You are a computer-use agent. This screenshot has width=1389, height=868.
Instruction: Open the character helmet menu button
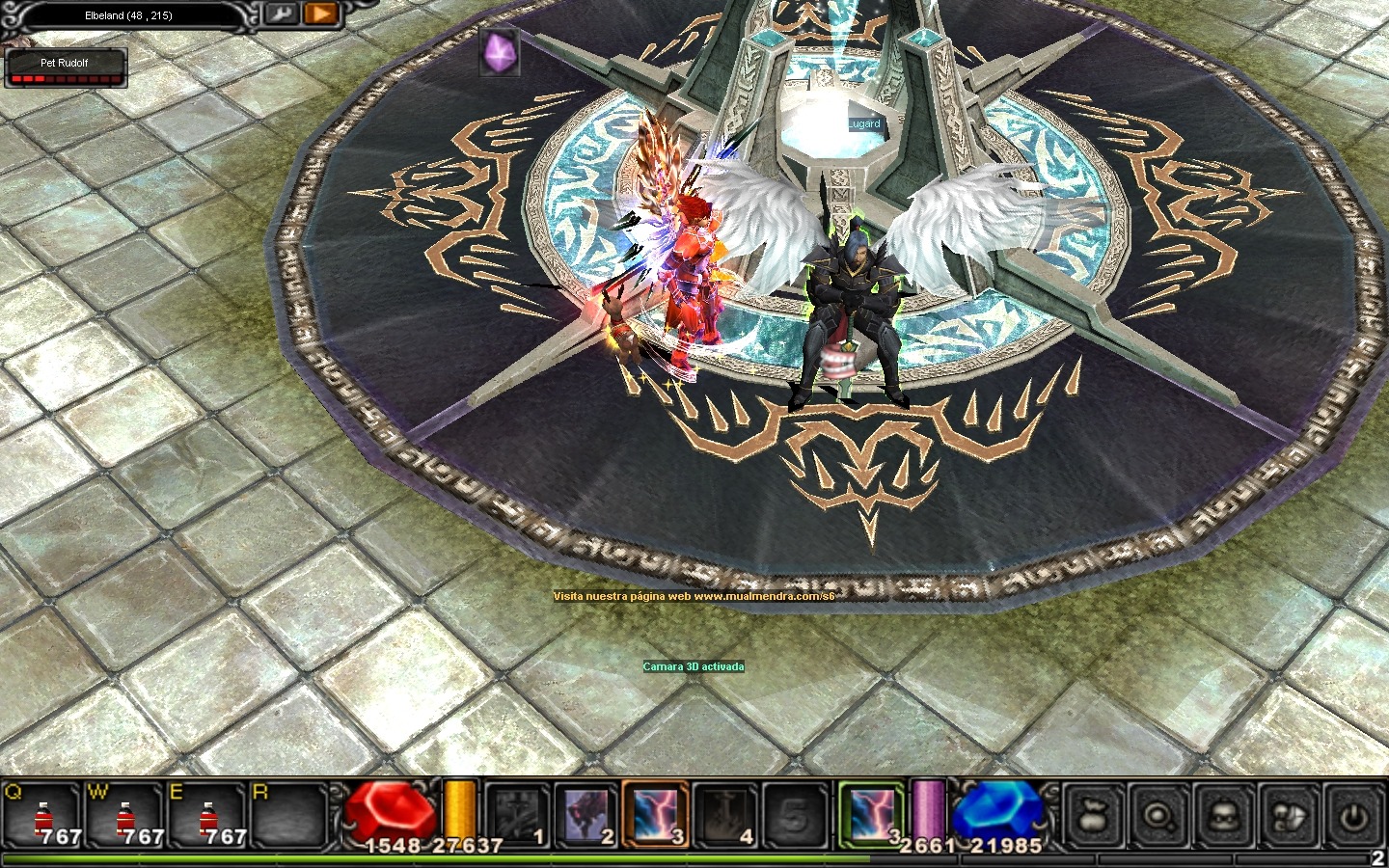[1223, 816]
